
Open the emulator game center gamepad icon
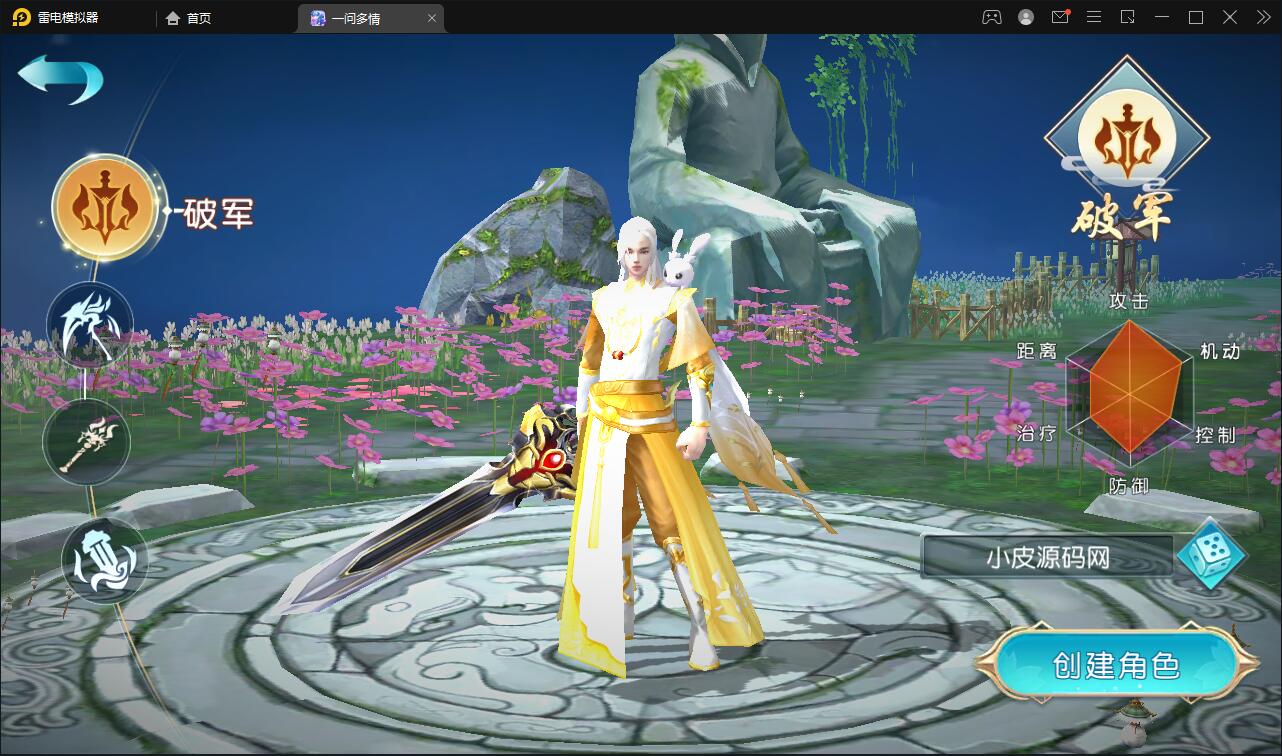click(x=990, y=17)
